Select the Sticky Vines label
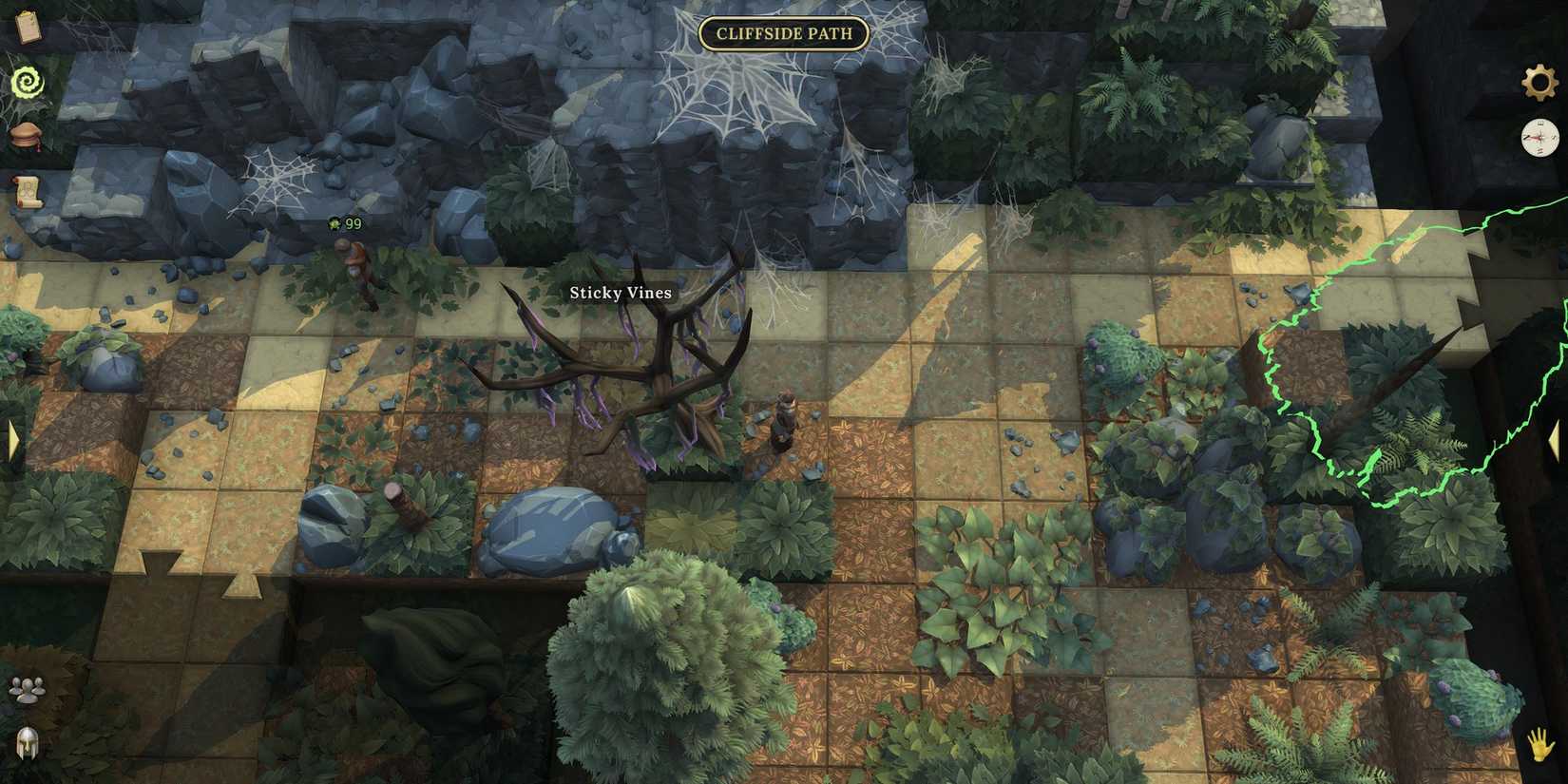 tap(619, 293)
